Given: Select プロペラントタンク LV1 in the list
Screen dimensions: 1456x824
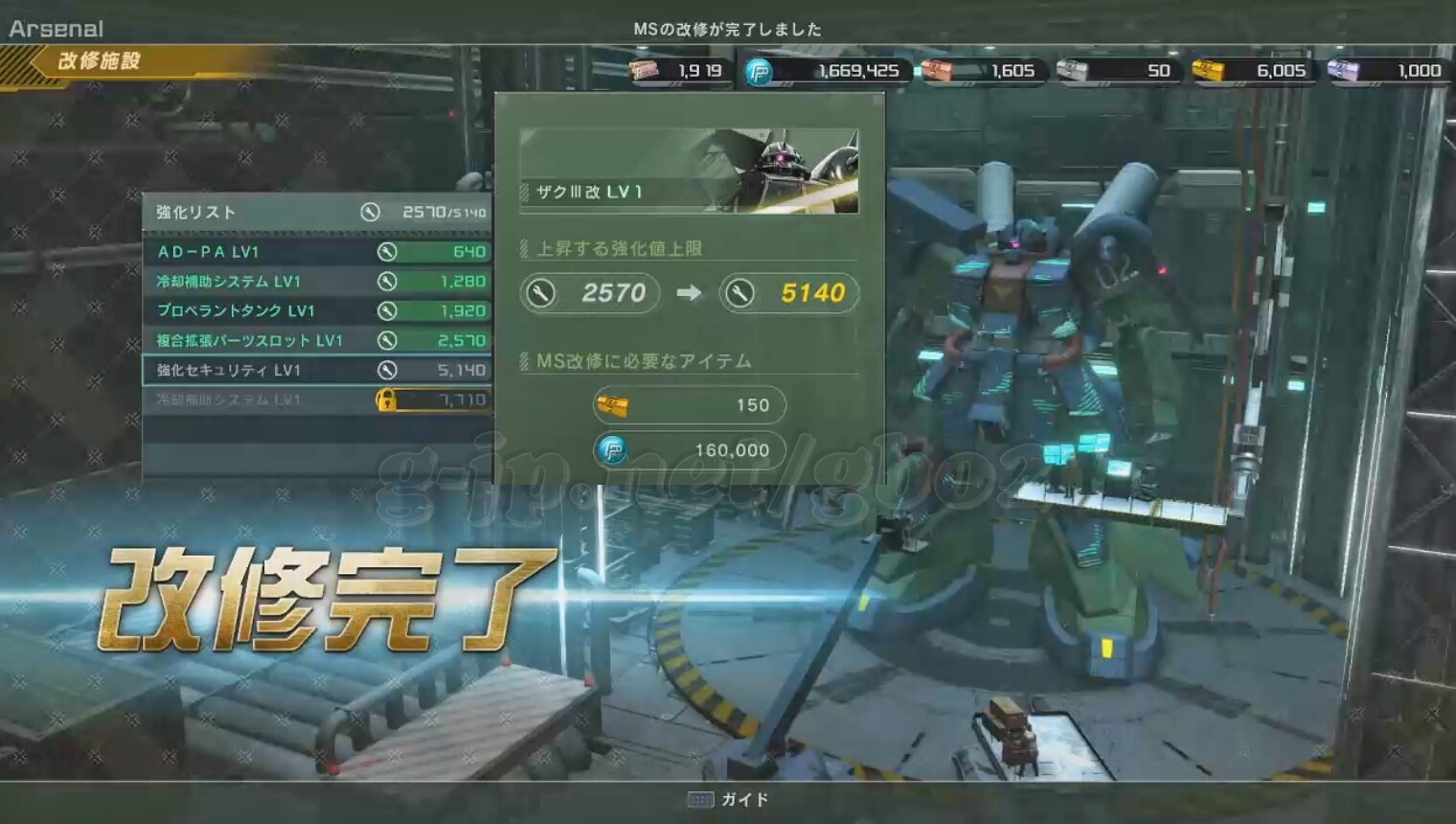Looking at the screenshot, I should 316,311.
